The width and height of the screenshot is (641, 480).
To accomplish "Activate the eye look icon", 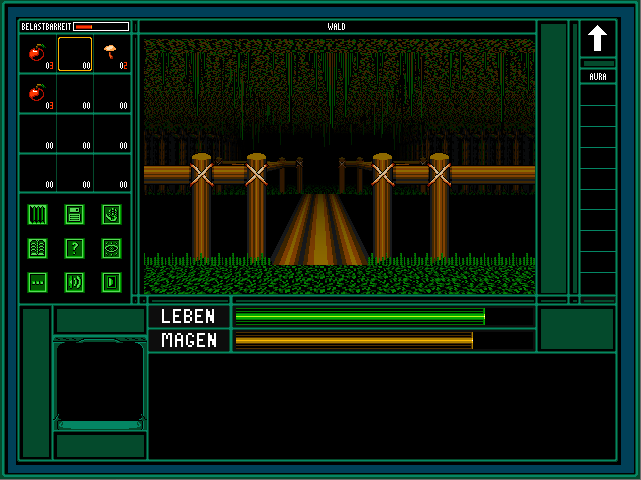I will tap(111, 248).
